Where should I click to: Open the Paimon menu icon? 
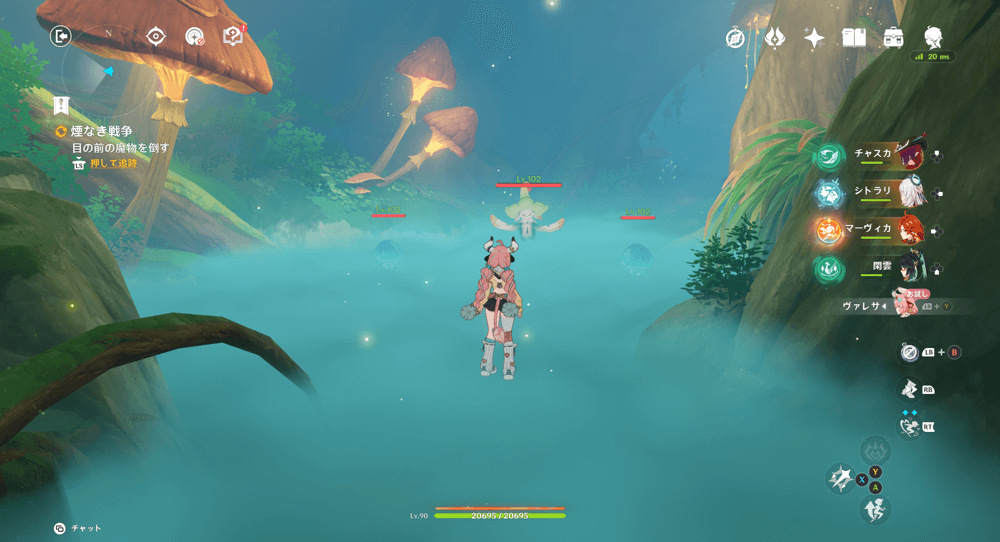click(933, 37)
